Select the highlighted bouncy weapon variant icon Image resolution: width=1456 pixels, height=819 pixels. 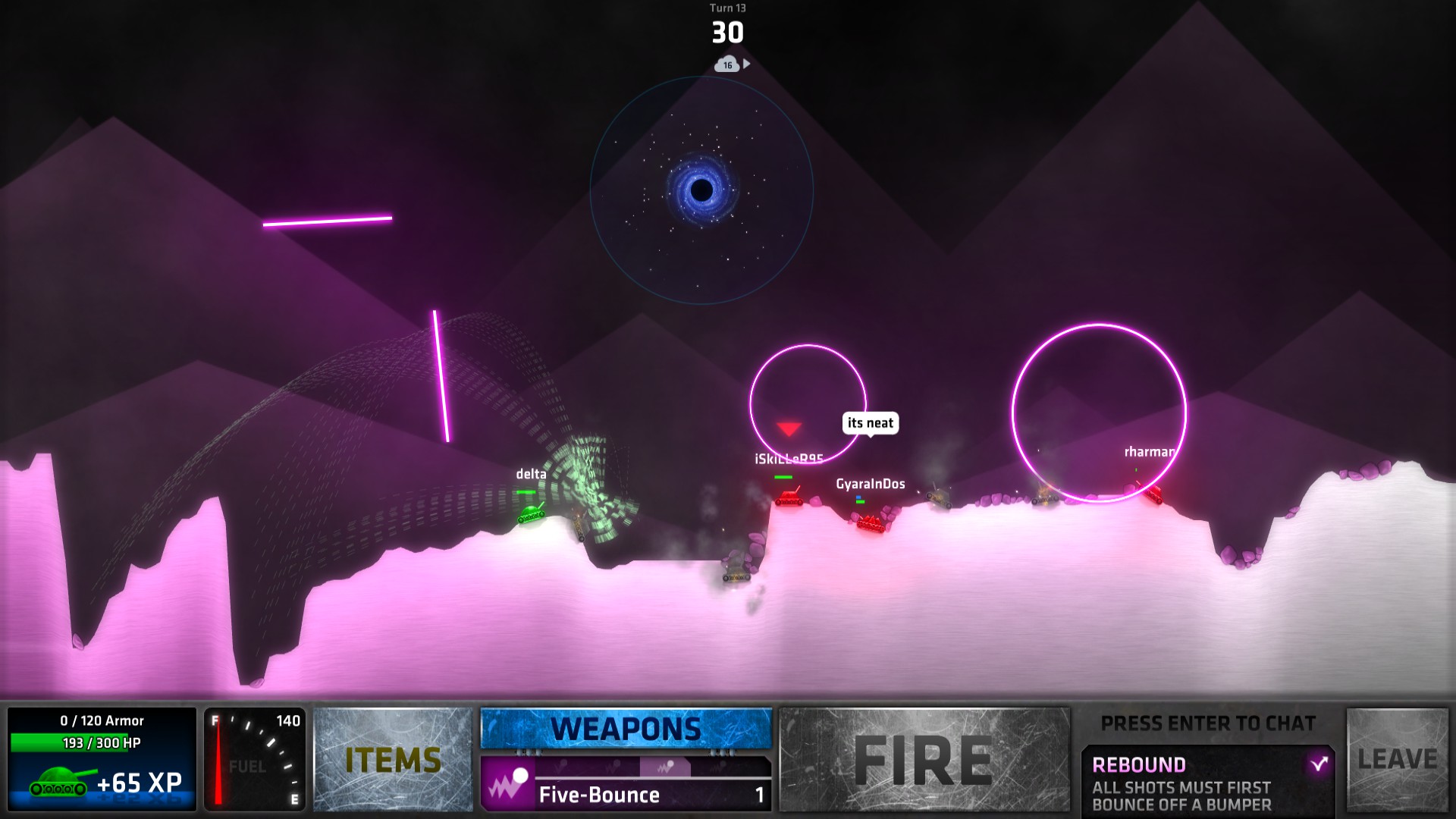(666, 764)
